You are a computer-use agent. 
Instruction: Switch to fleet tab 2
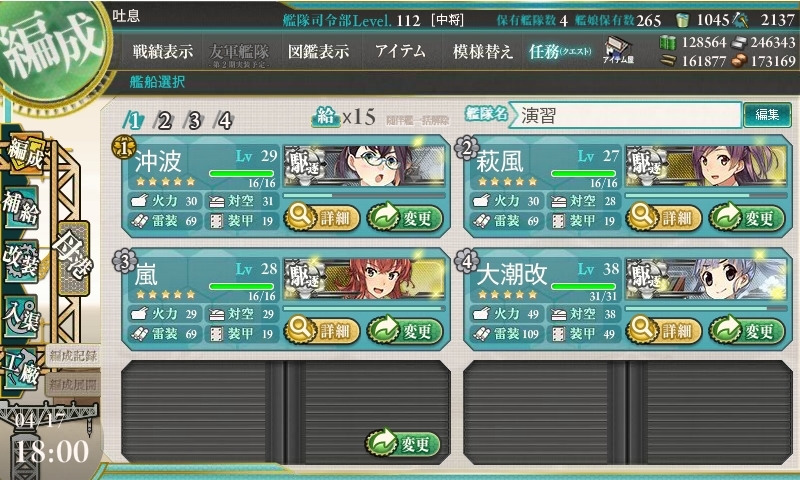165,121
